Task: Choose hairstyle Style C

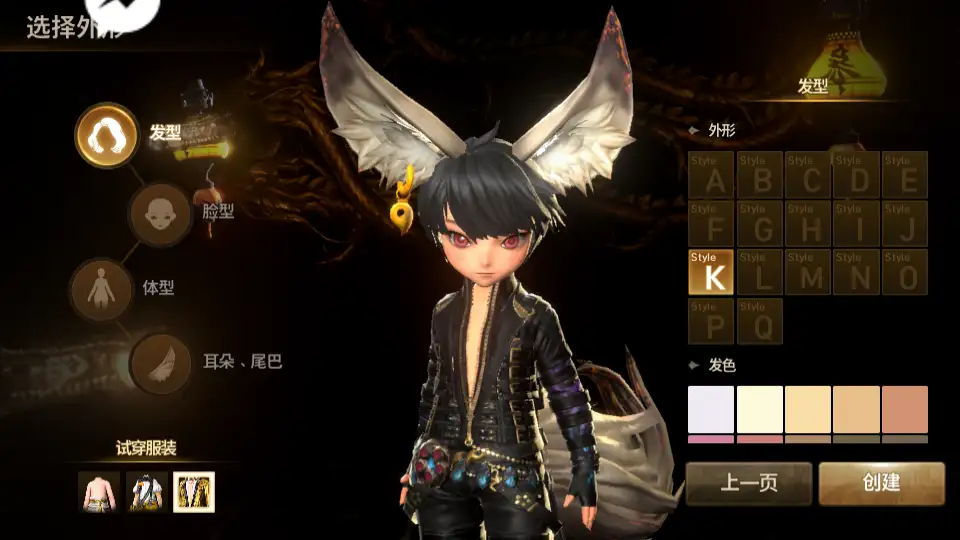Action: [x=807, y=175]
